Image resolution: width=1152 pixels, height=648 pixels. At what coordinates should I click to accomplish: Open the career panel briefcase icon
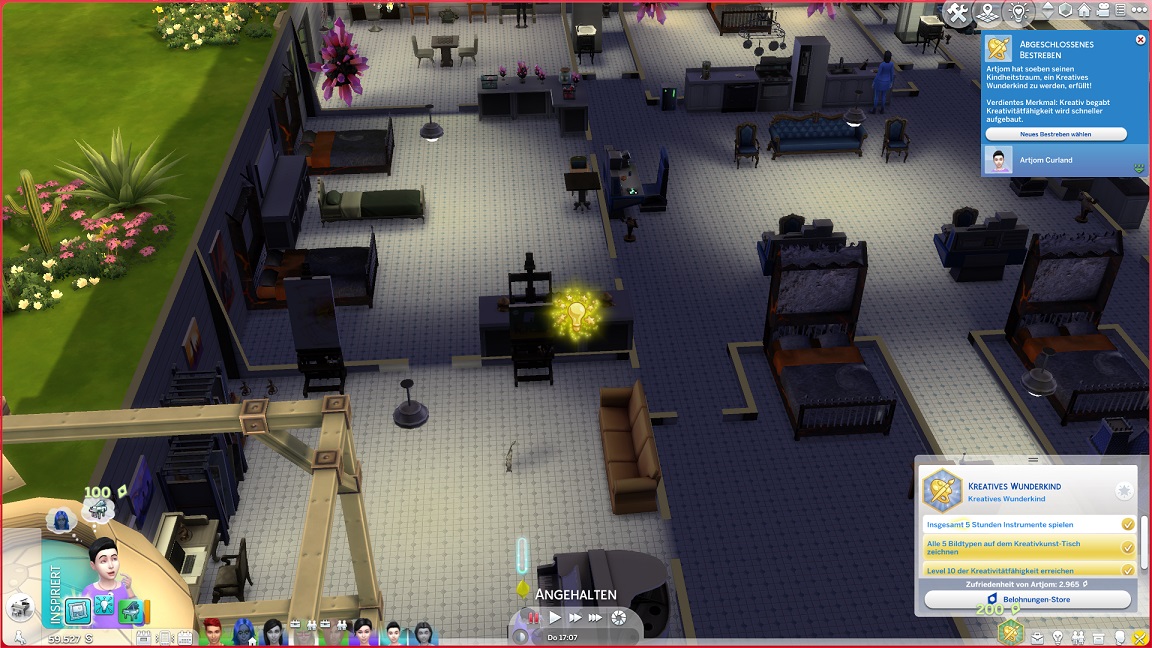pyautogui.click(x=1039, y=637)
